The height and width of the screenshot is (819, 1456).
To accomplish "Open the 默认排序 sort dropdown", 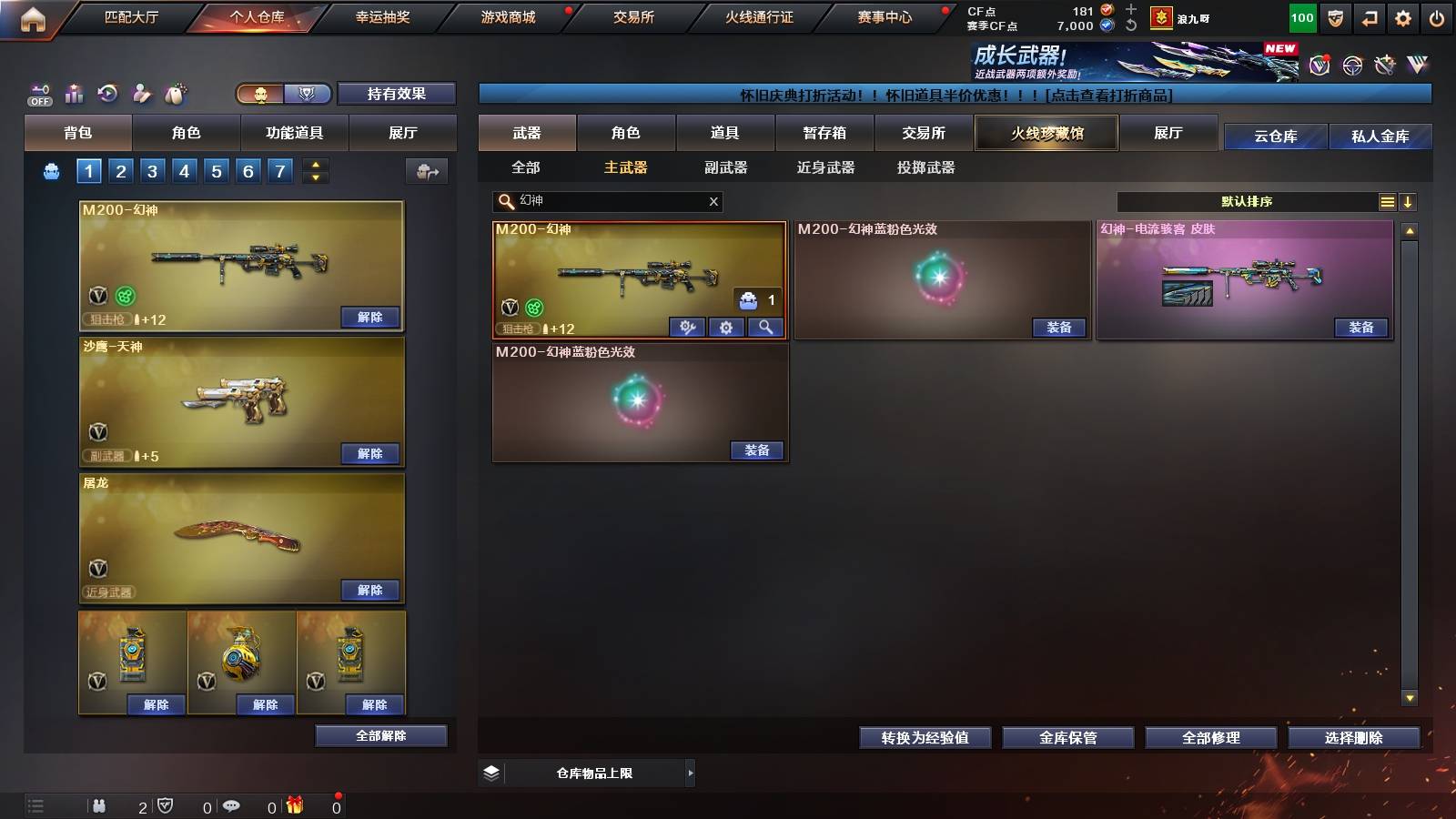I will (1247, 202).
